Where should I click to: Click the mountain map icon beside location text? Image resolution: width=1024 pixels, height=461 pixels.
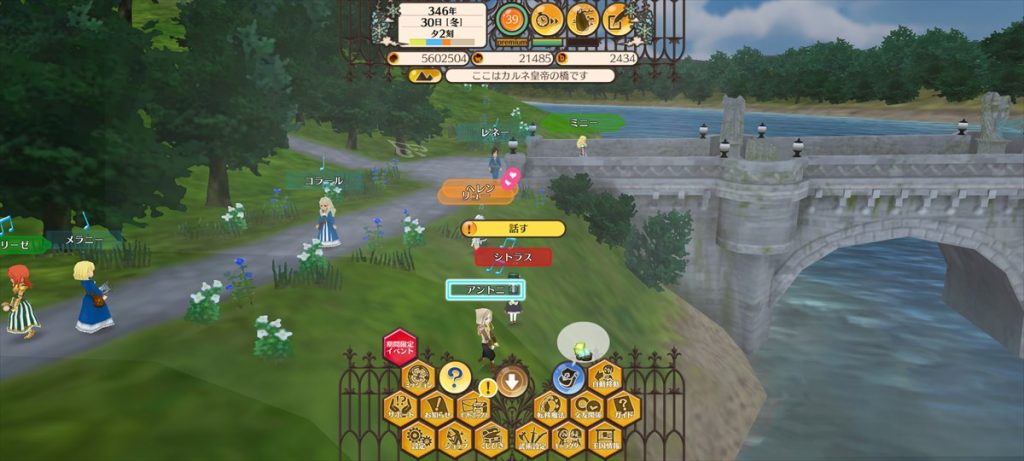[424, 75]
